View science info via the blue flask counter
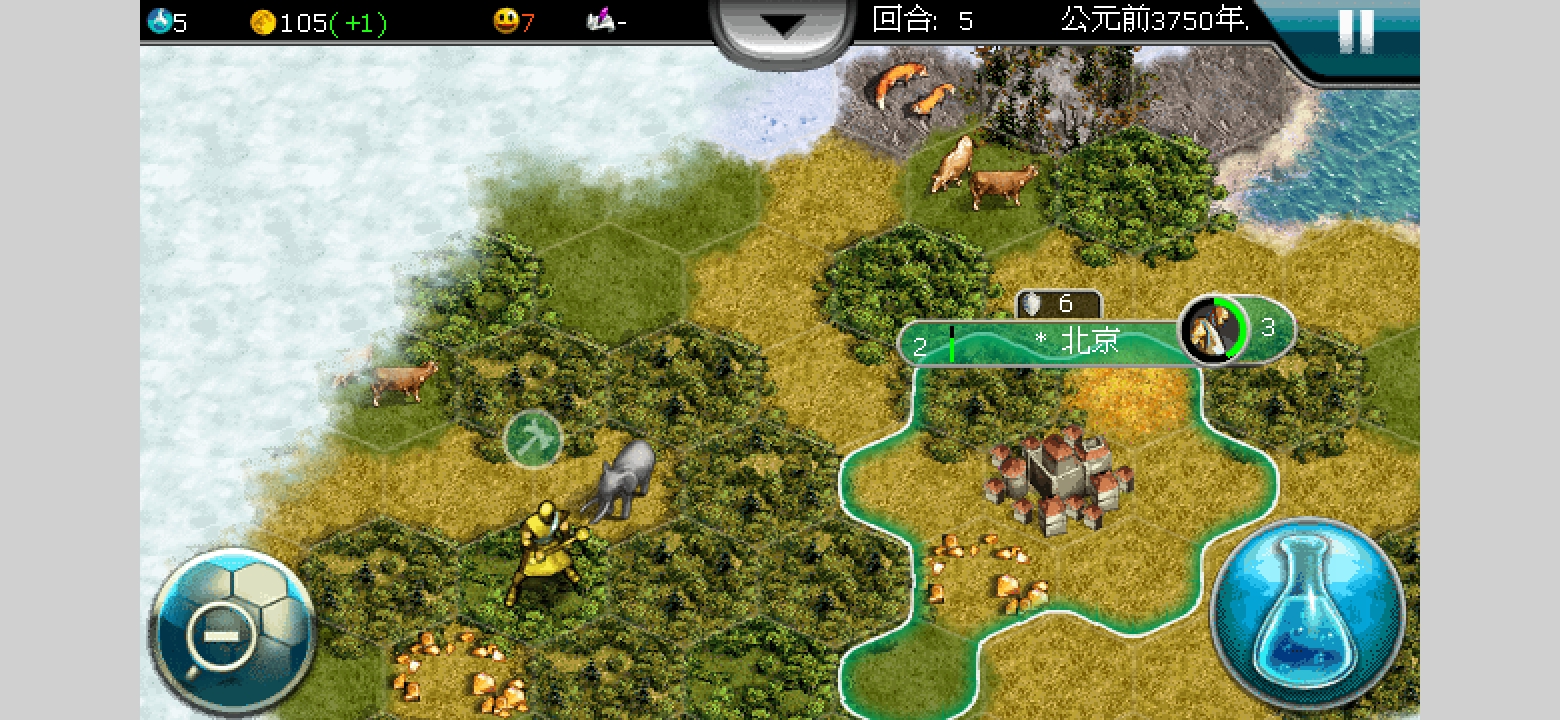 [160, 22]
